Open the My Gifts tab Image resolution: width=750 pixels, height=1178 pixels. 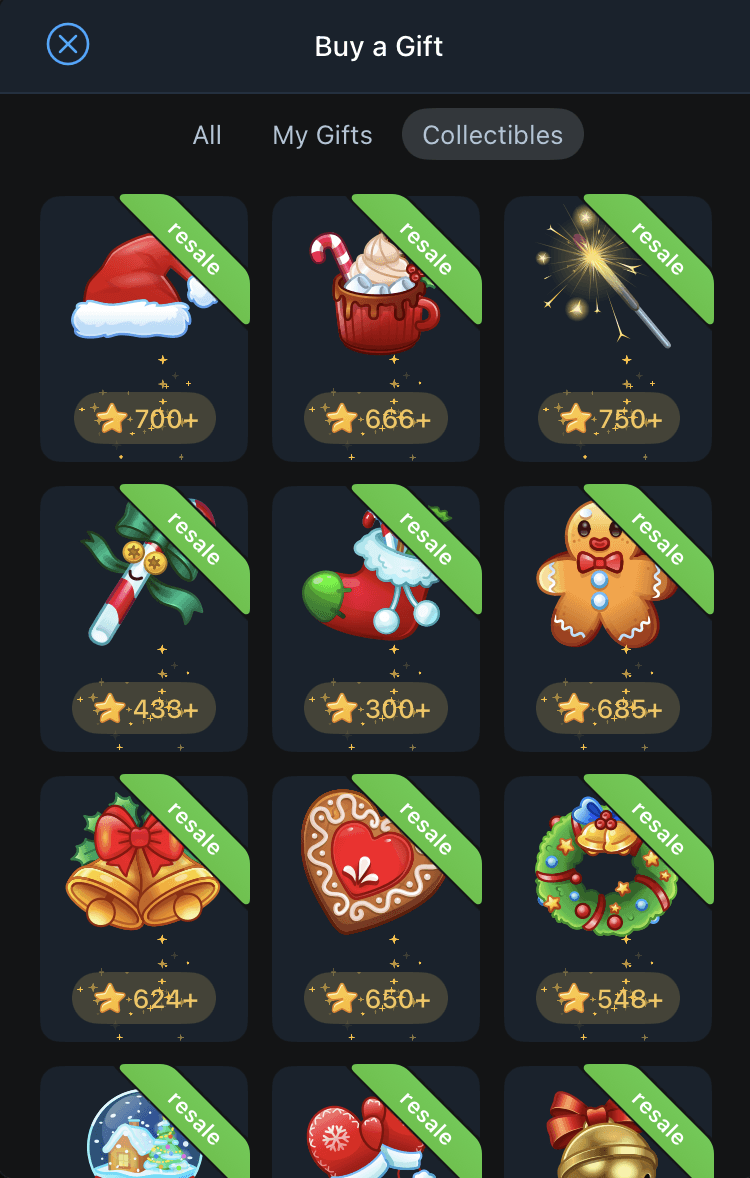click(x=322, y=135)
